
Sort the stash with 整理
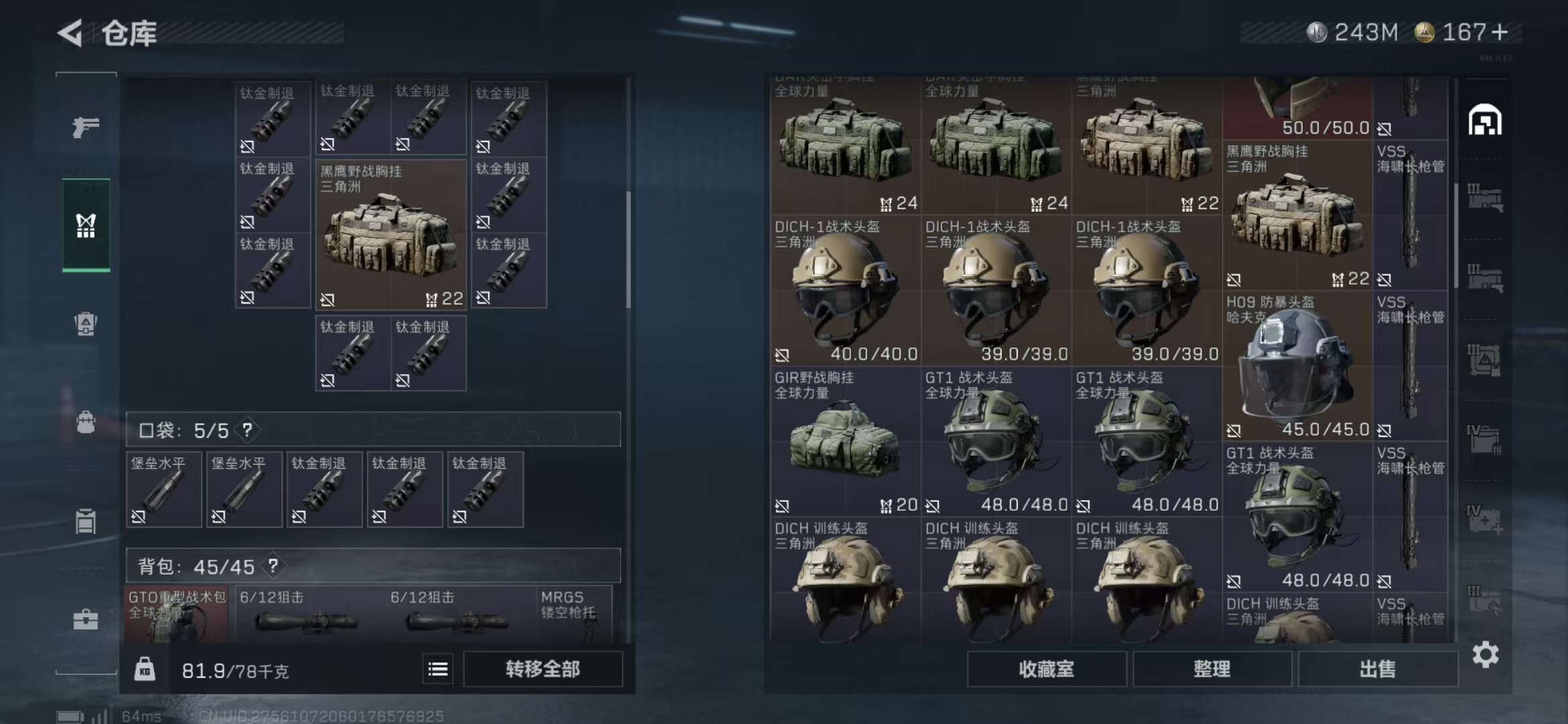click(1212, 669)
